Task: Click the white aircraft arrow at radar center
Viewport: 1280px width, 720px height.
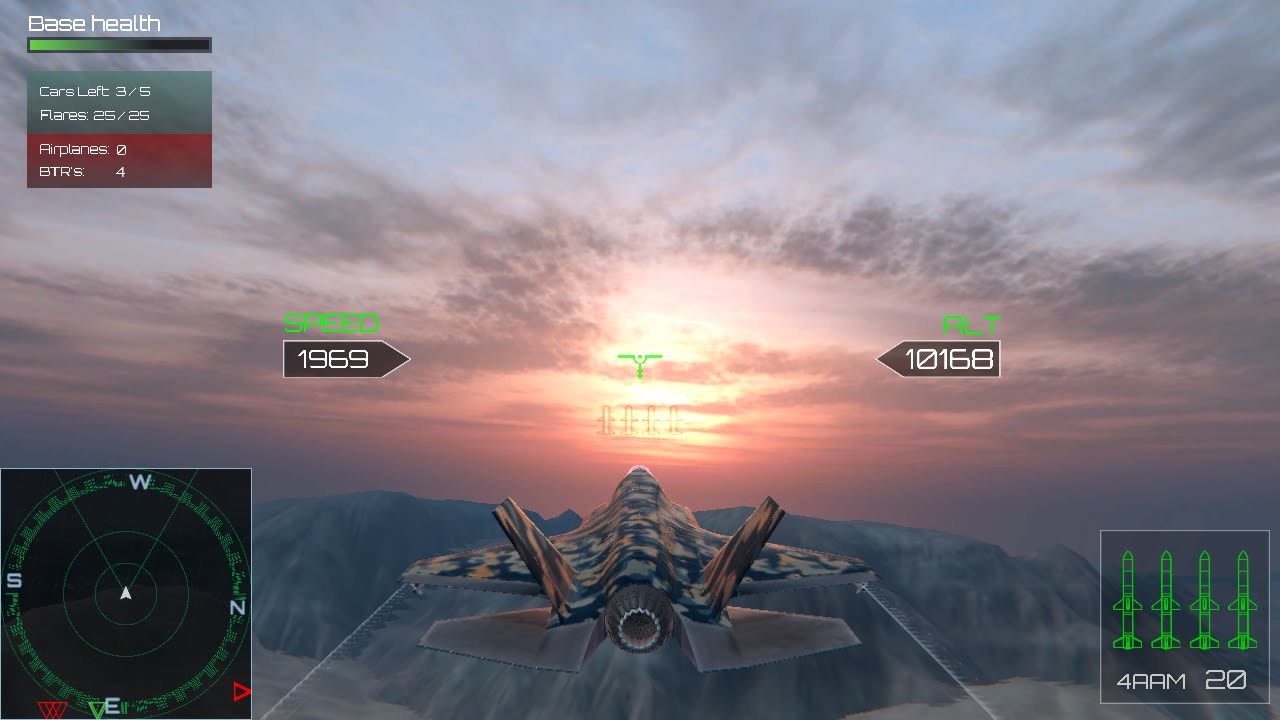Action: click(x=125, y=592)
